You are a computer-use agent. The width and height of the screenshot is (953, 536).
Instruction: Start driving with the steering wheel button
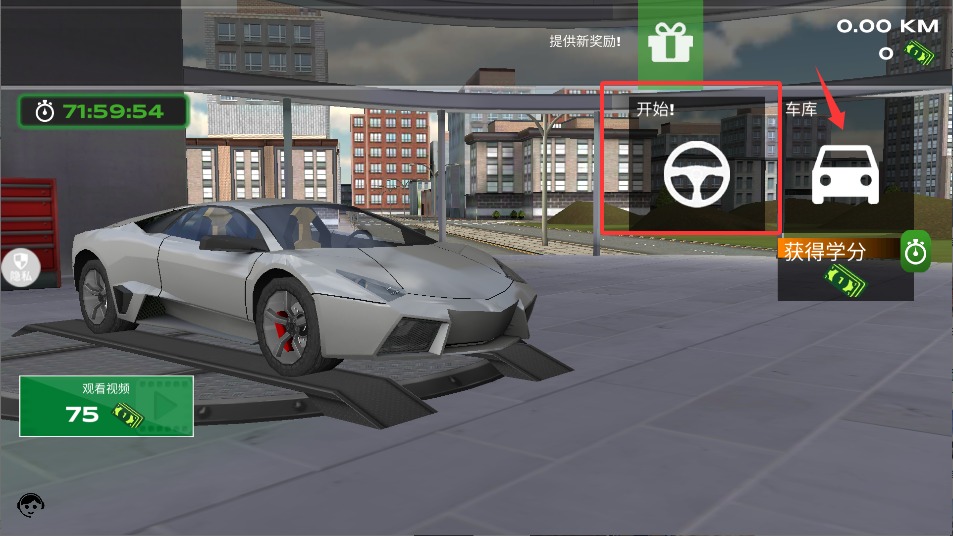point(697,173)
